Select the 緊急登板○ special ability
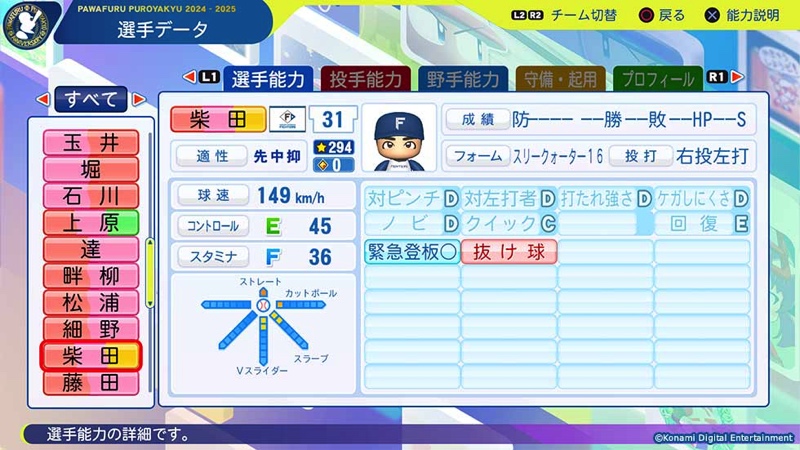 [411, 252]
